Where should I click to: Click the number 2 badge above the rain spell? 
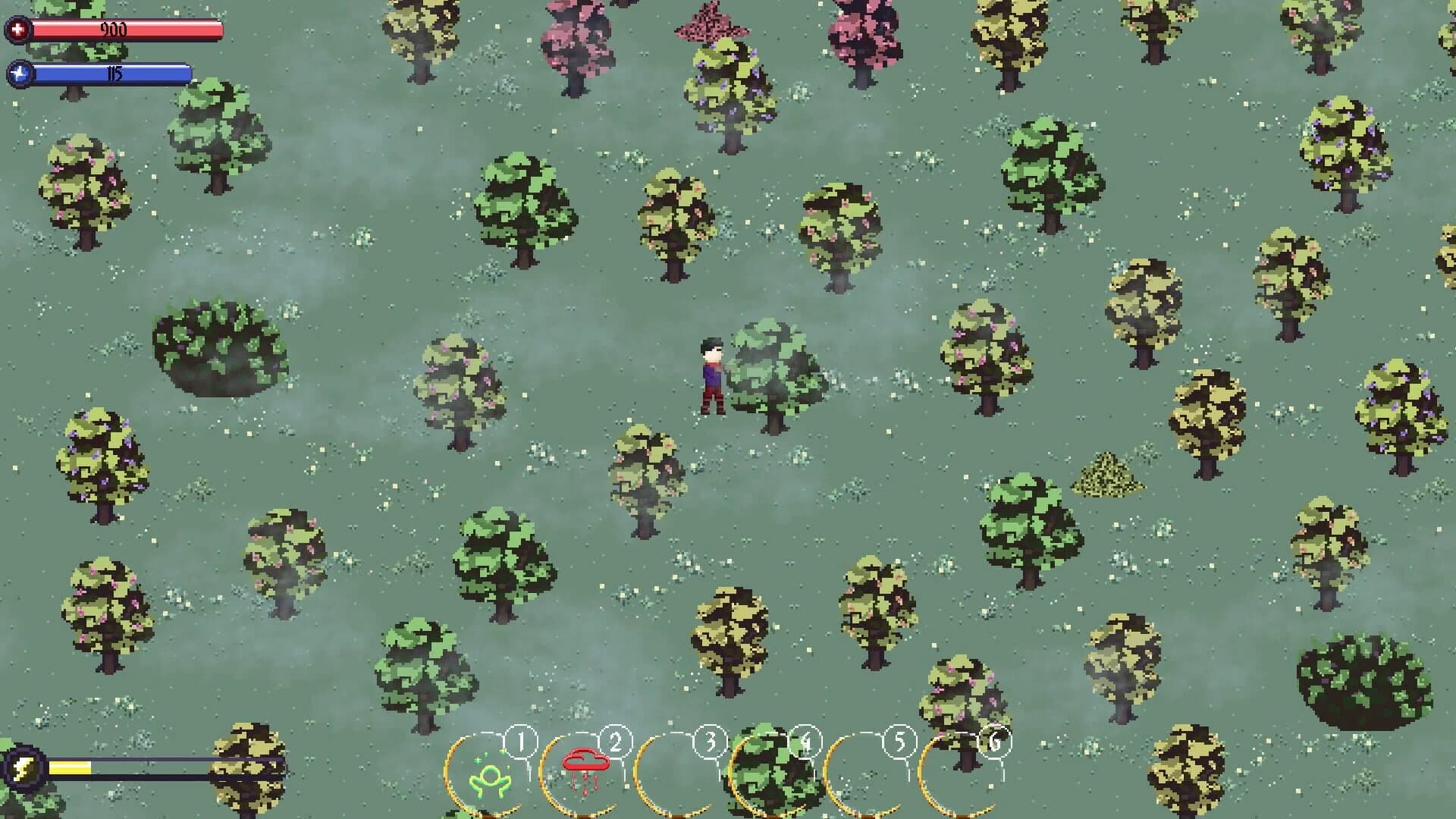(616, 742)
